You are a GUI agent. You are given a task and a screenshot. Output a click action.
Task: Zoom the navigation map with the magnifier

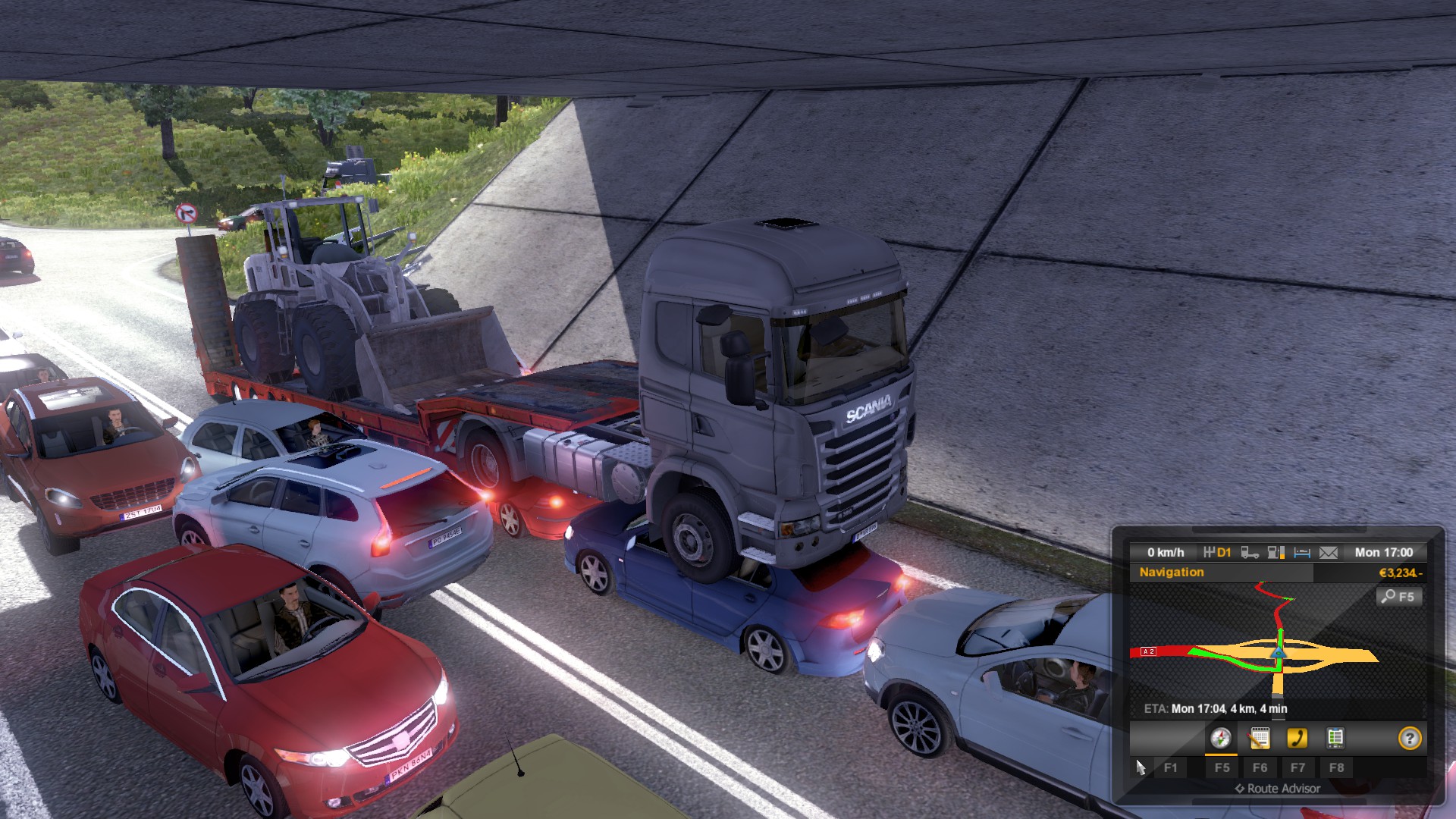pyautogui.click(x=1398, y=597)
